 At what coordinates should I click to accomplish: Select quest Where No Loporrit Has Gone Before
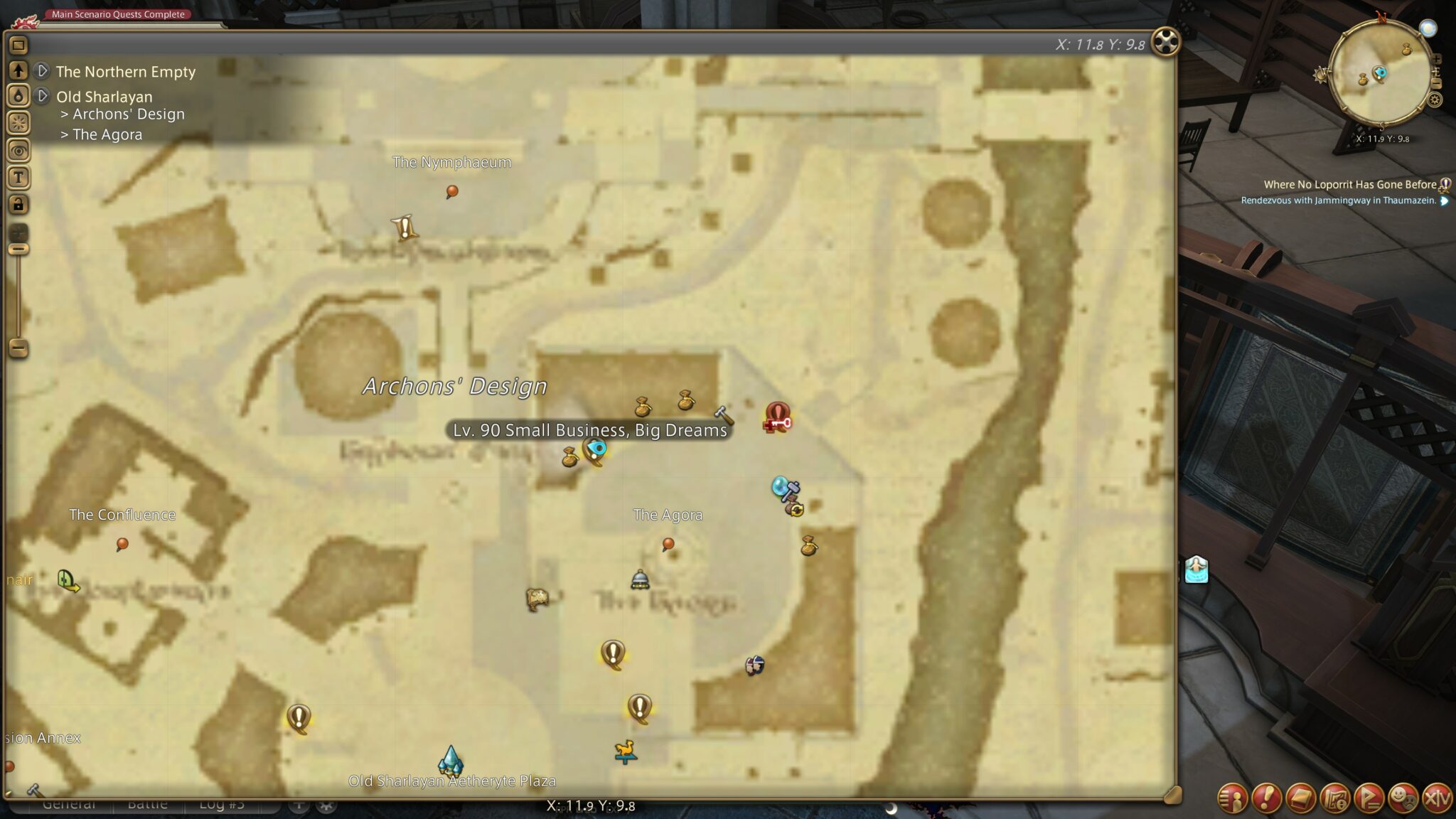1351,184
